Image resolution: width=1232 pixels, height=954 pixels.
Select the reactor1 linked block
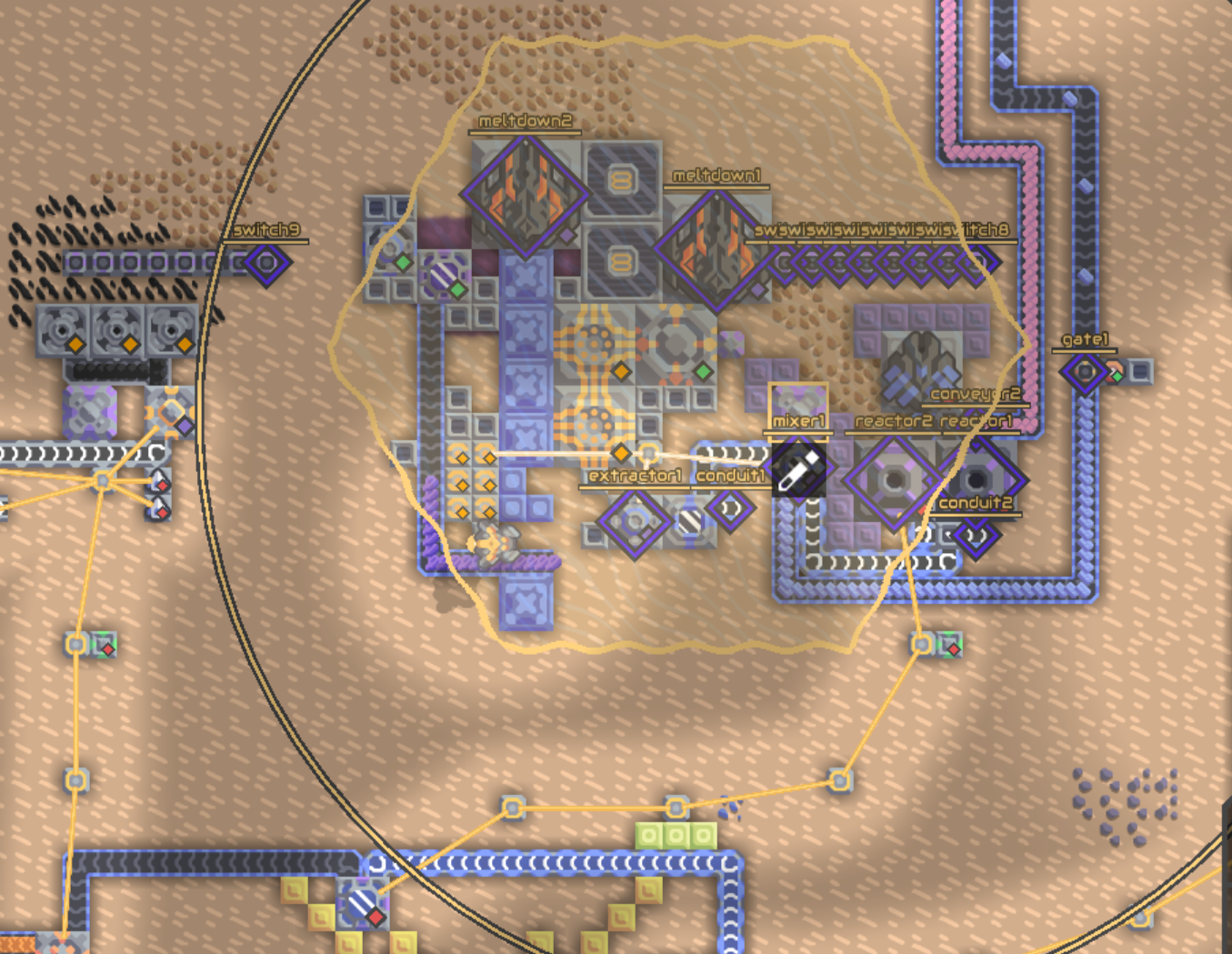(977, 479)
